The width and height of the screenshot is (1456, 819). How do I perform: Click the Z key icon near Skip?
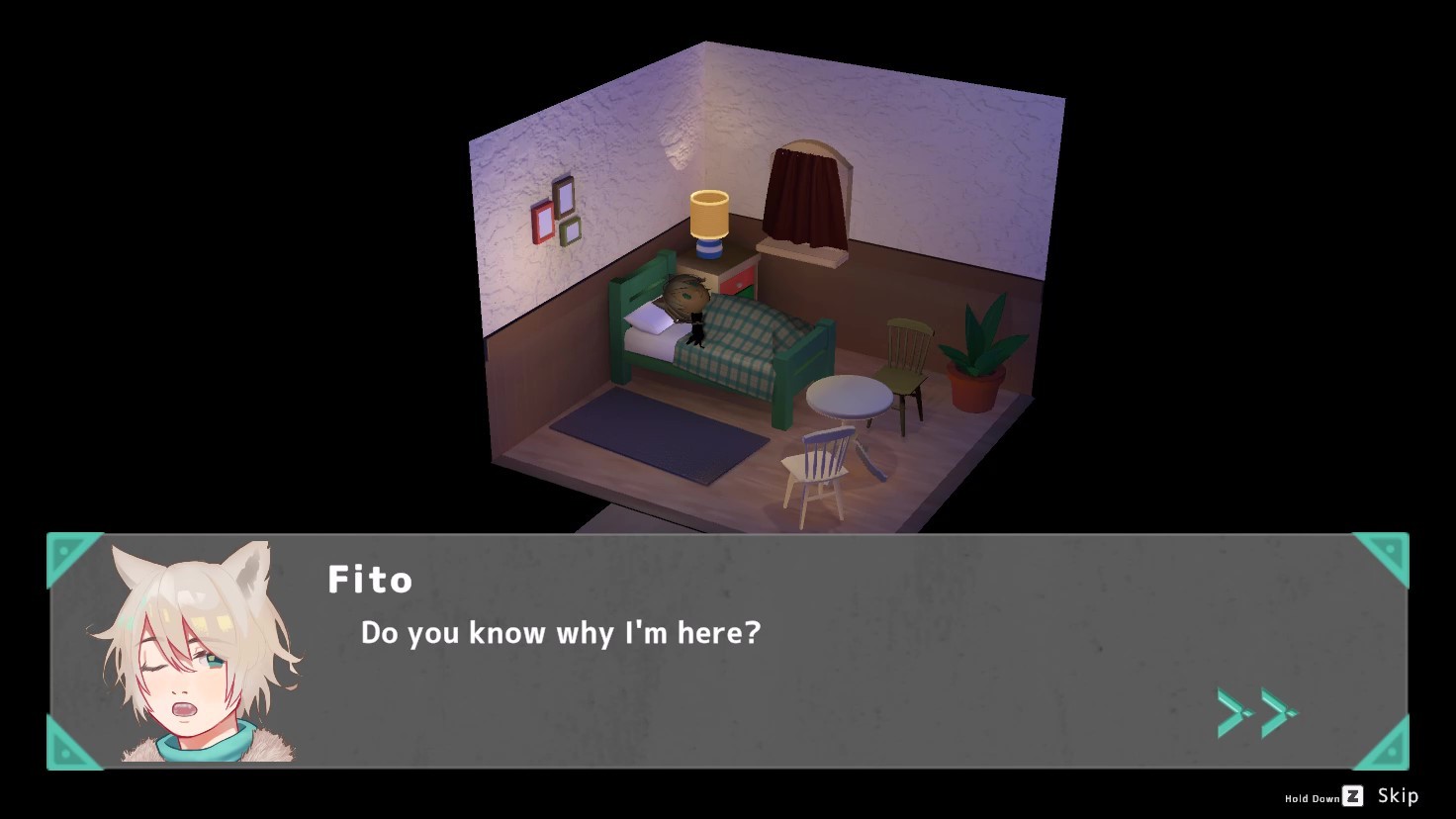[x=1351, y=796]
